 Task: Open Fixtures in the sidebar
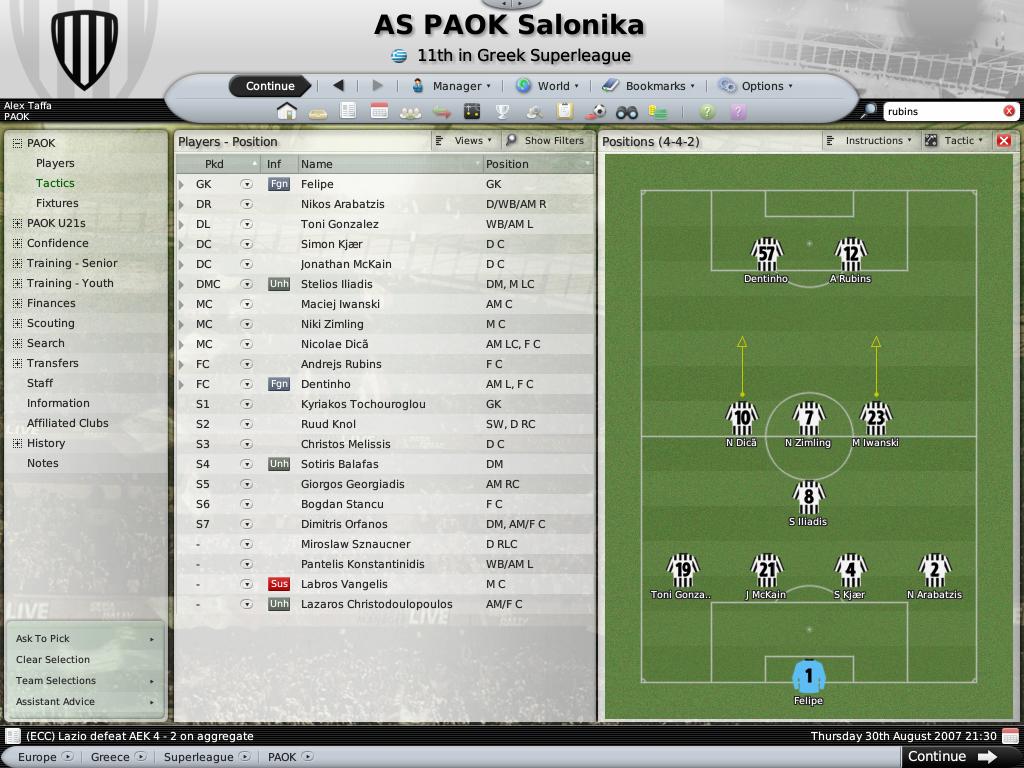point(57,203)
